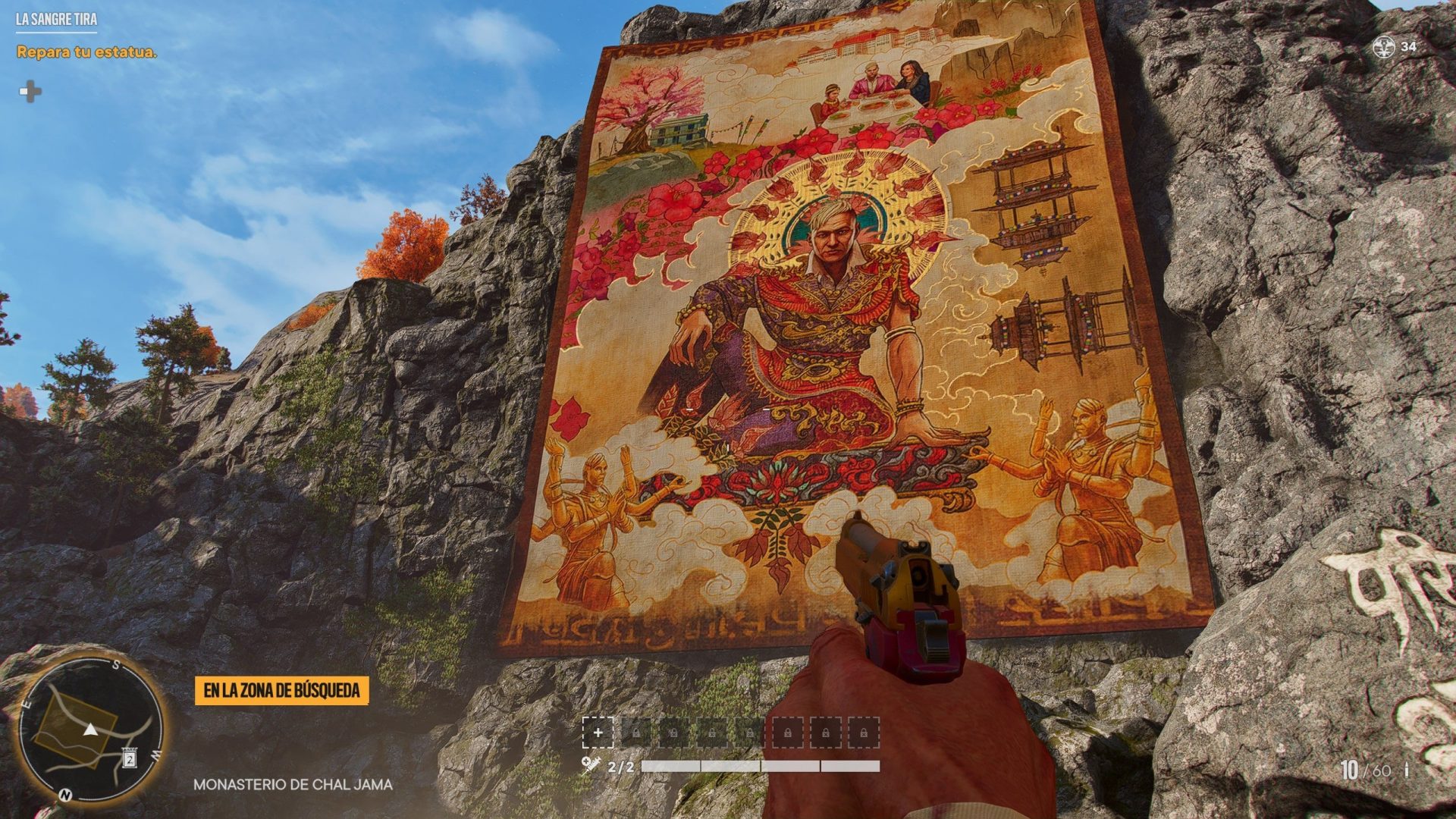Click the numbered marker on the minimap
This screenshot has height=819, width=1456.
tap(130, 758)
